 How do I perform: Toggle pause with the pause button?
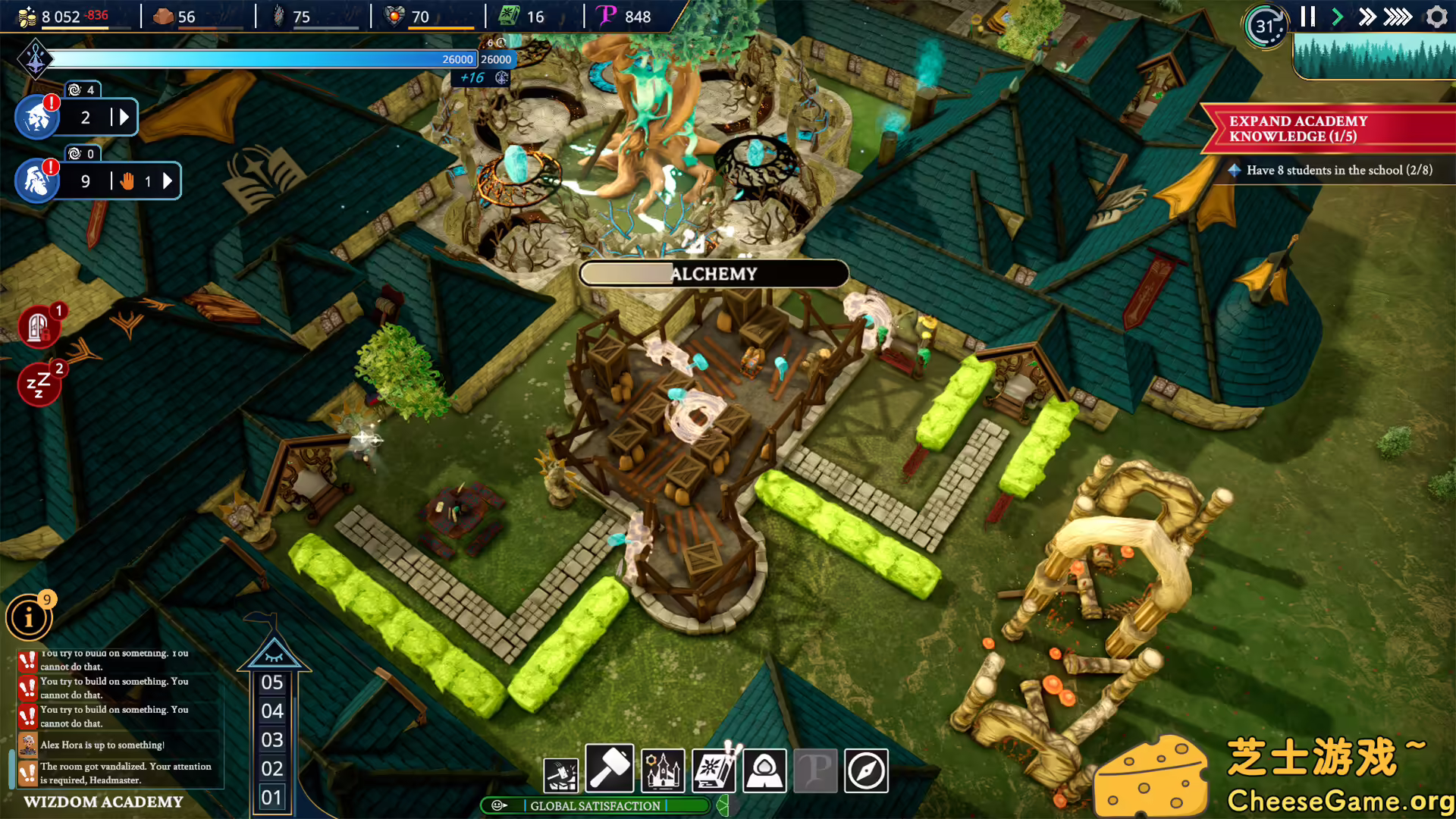tap(1307, 16)
